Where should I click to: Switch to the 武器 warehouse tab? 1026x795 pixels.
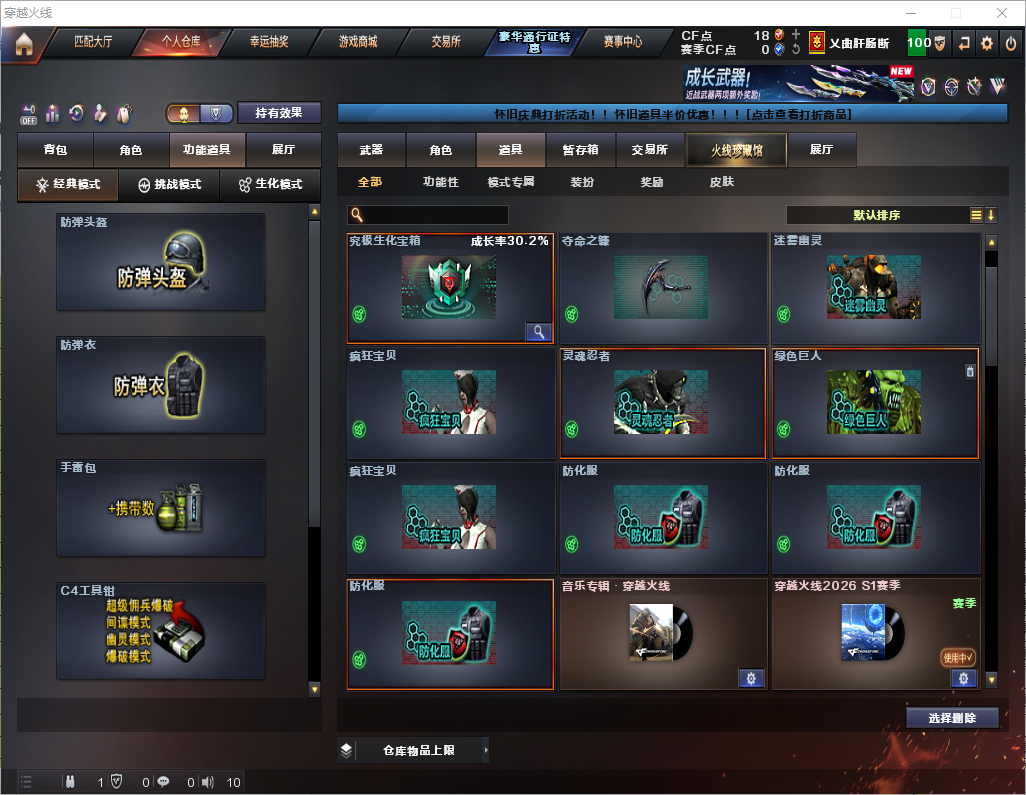click(x=371, y=150)
